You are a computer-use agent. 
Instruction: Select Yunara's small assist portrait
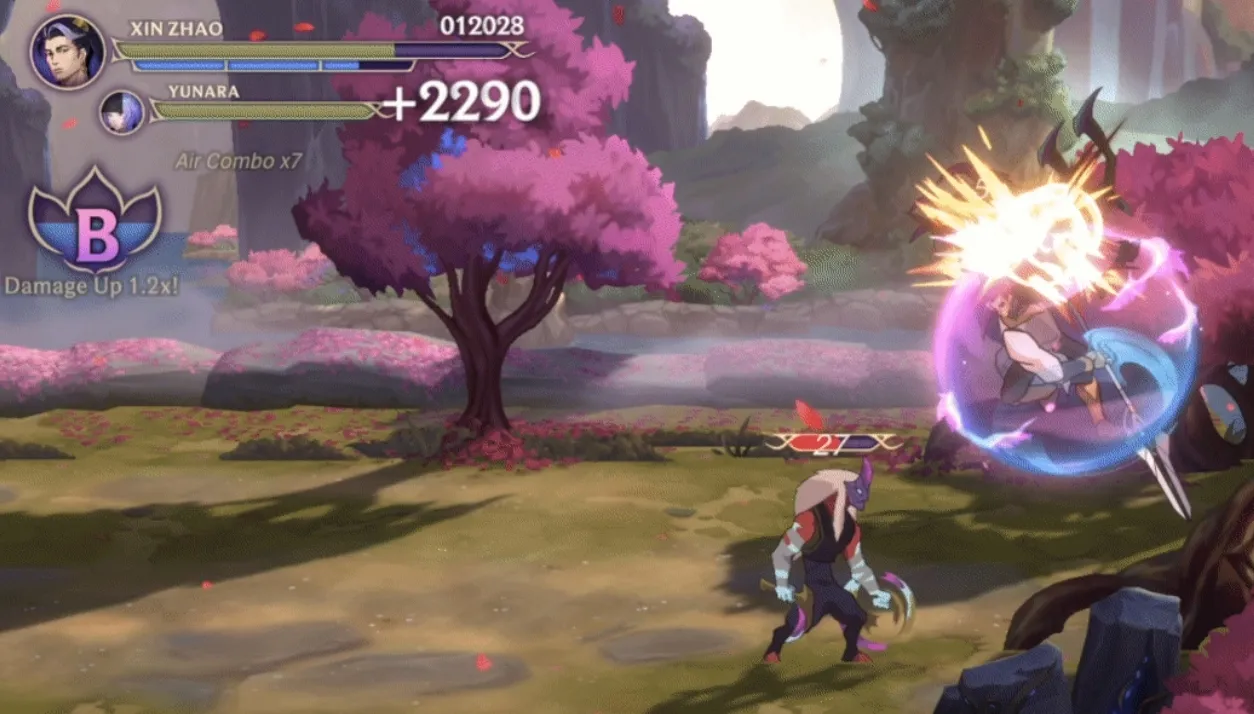point(122,112)
